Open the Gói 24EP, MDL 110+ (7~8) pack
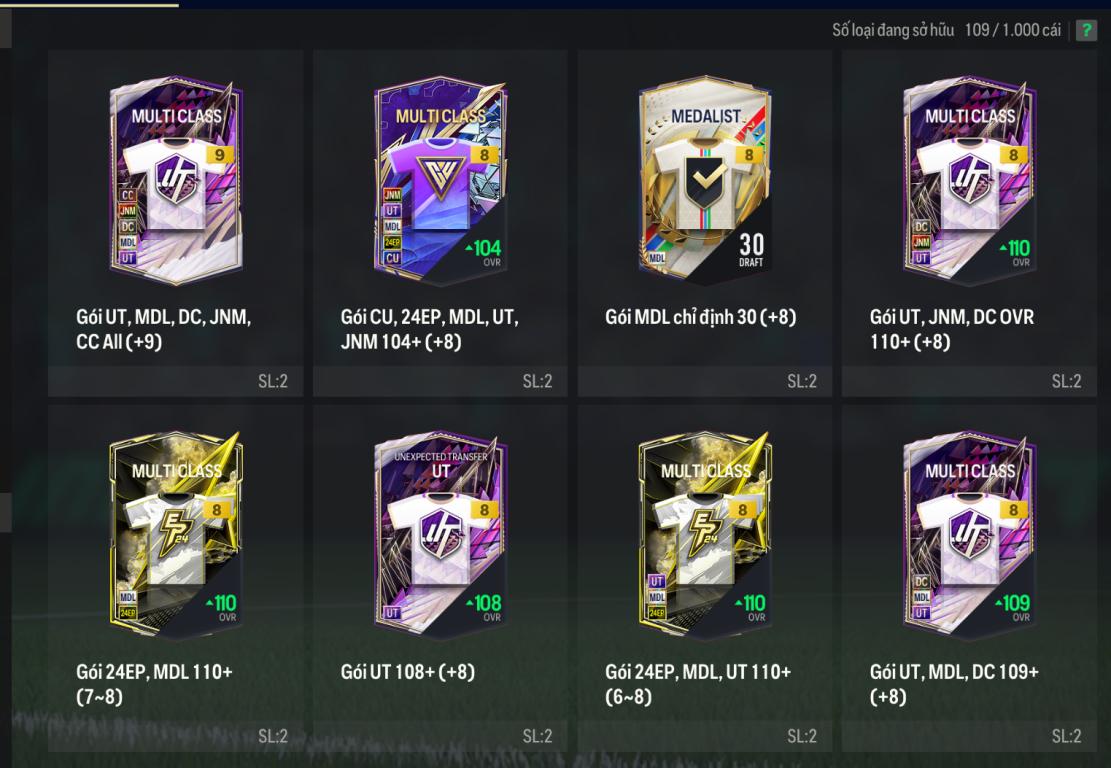Viewport: 1111px width, 768px height. click(176, 535)
